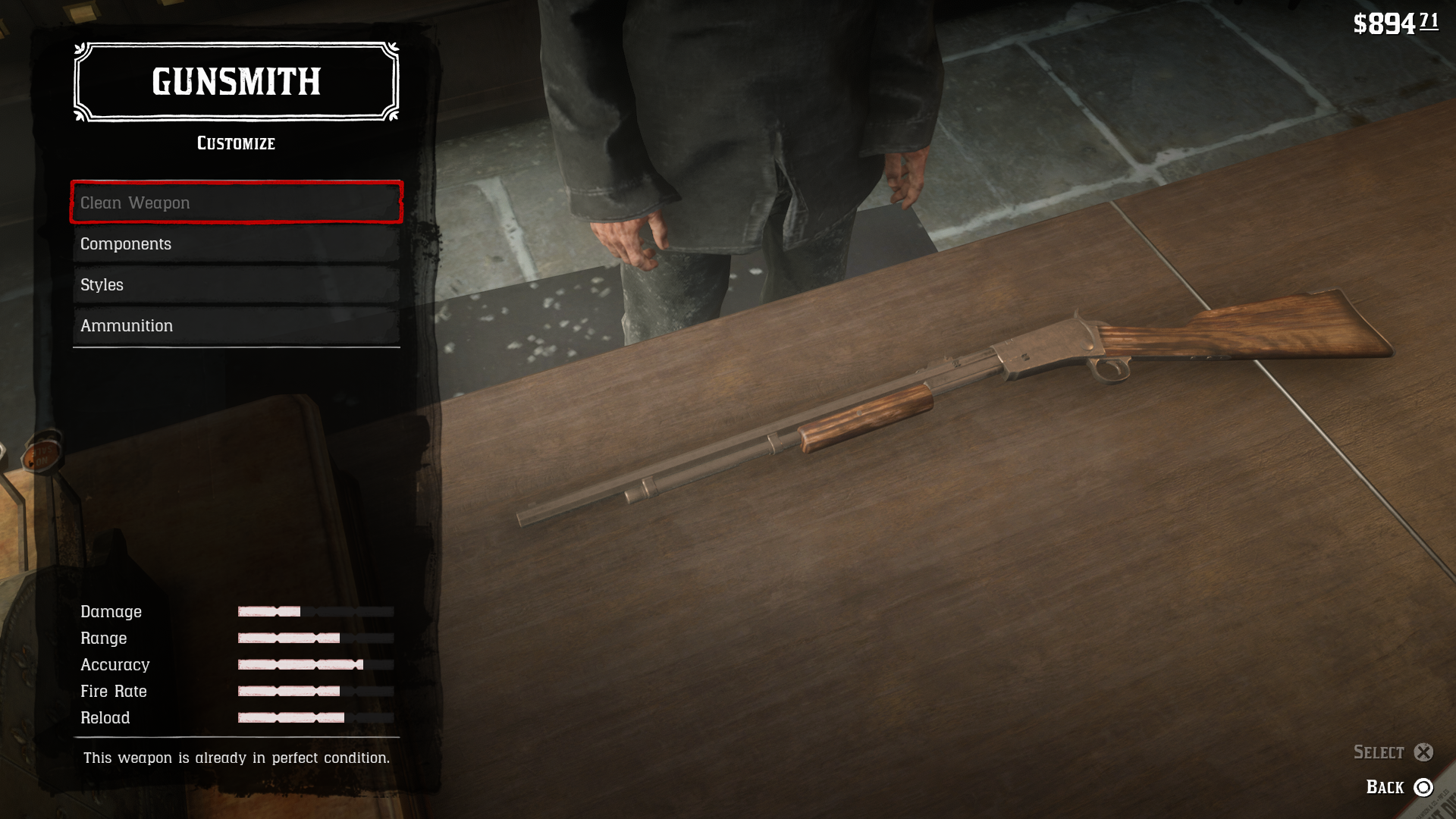Open the Ammunition menu
The height and width of the screenshot is (819, 1456).
[x=236, y=325]
